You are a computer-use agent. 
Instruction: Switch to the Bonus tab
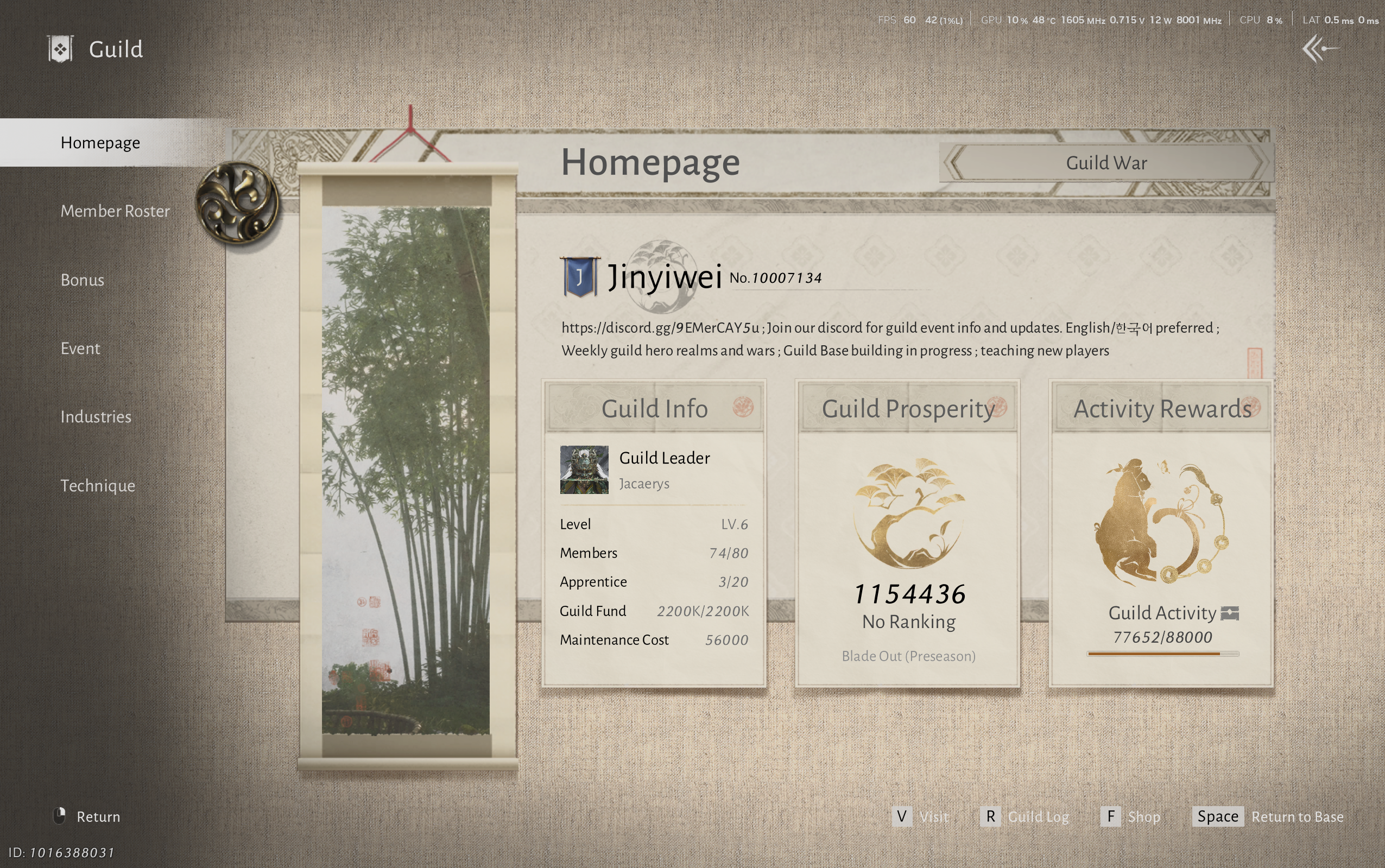coord(83,280)
